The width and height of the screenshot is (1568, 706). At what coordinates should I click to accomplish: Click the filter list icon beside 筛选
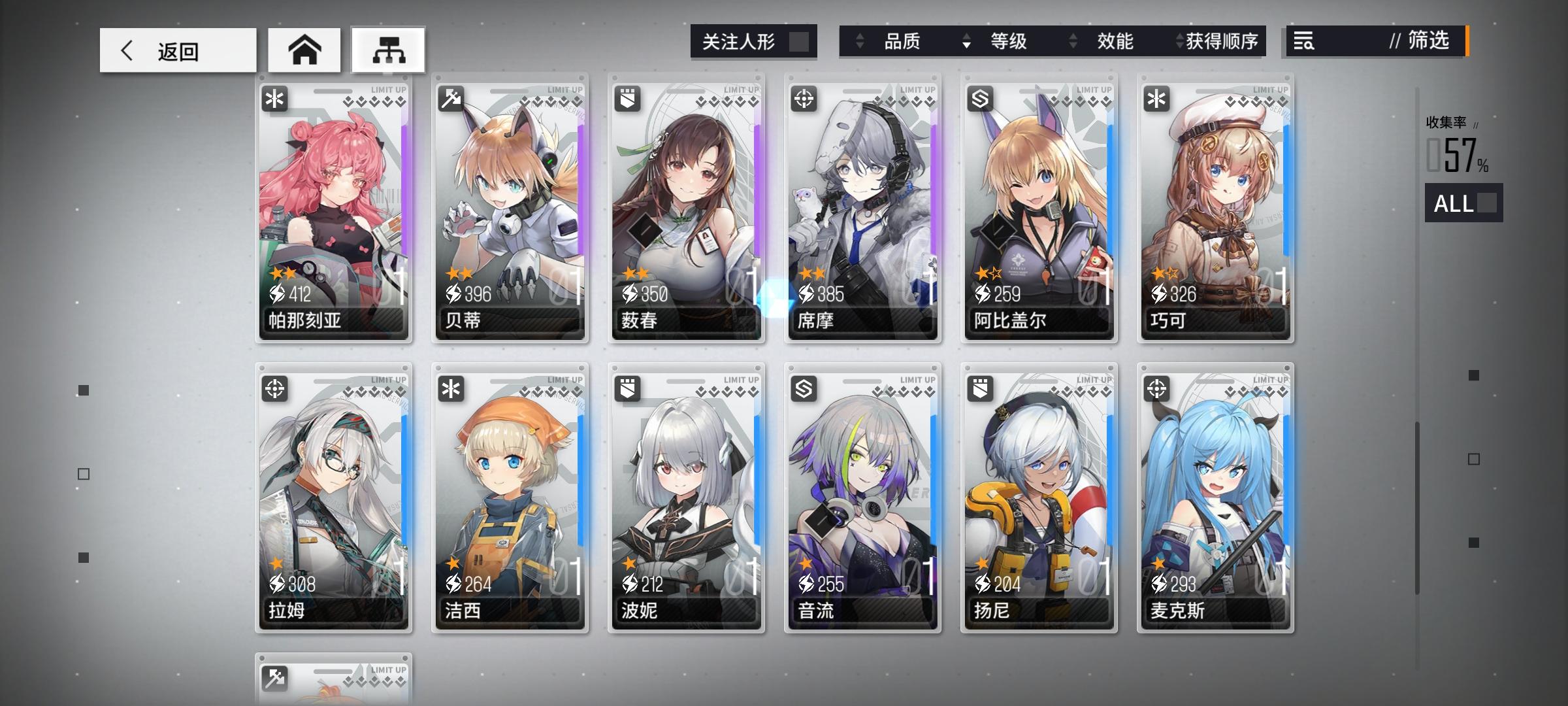1305,42
